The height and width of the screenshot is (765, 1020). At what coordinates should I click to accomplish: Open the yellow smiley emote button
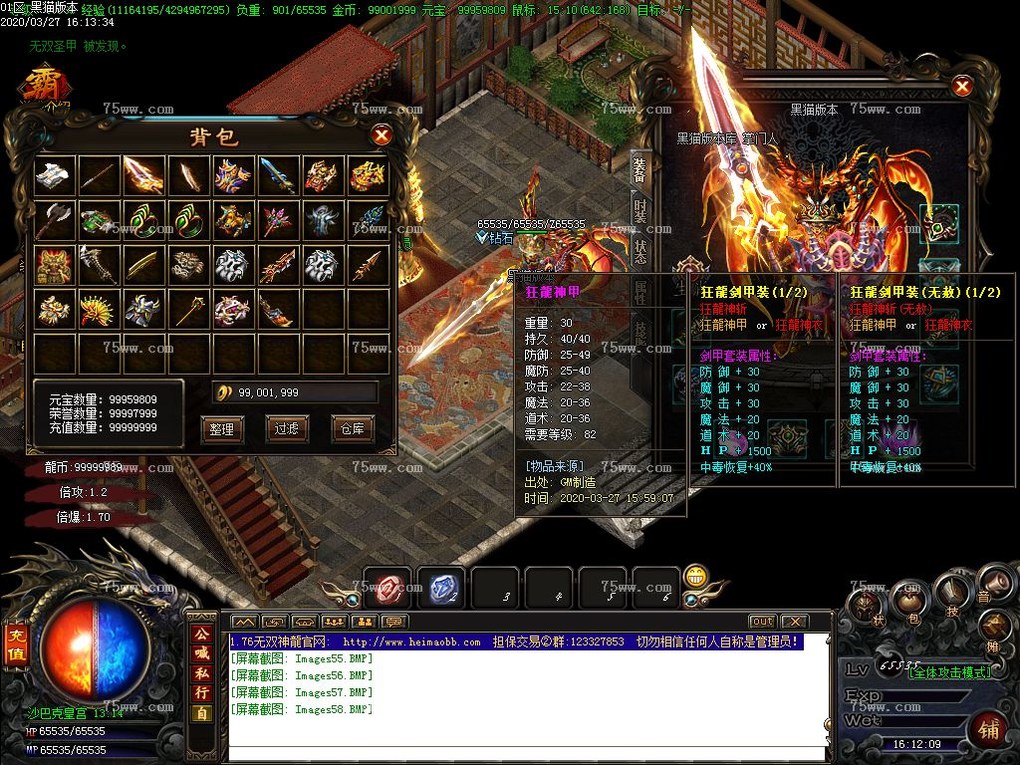click(x=696, y=576)
